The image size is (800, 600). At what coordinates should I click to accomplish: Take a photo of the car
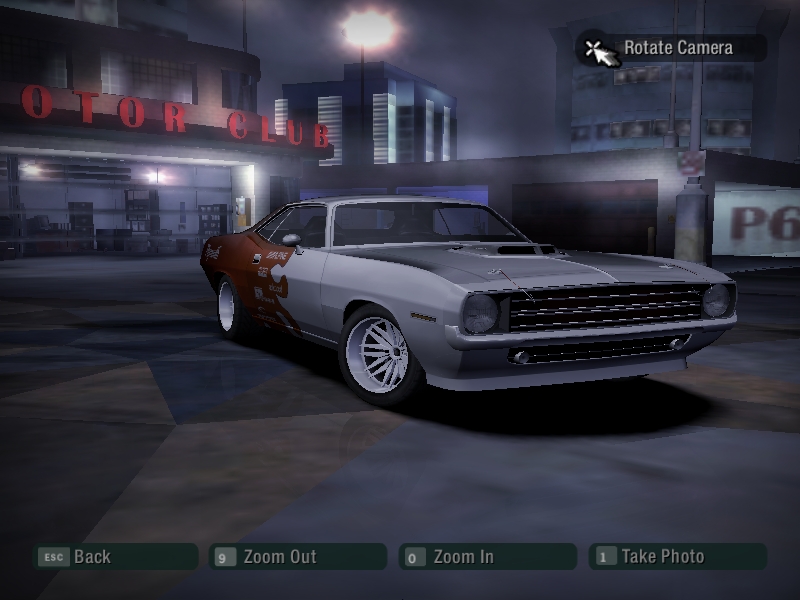tap(677, 557)
